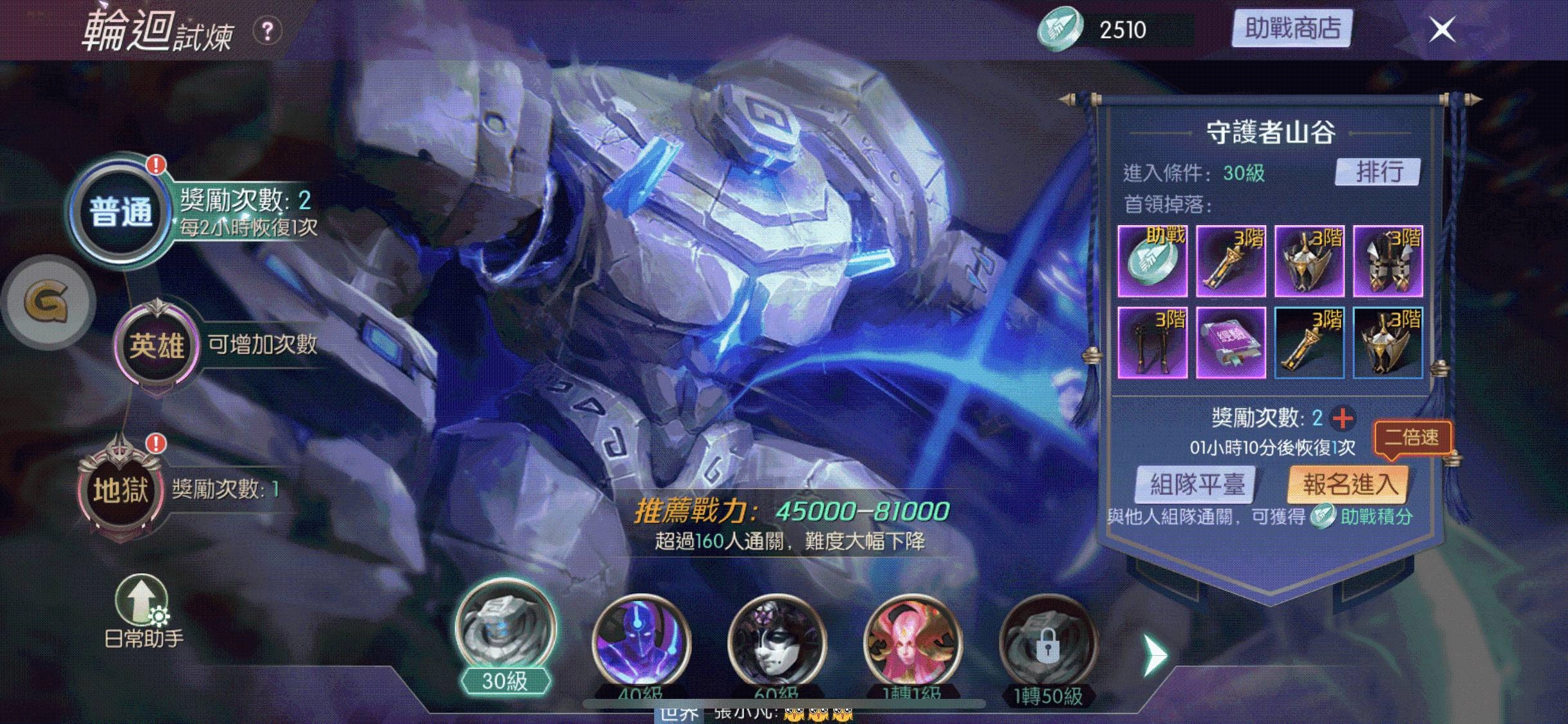1568x724 pixels.
Task: Inspect the experience book loot item
Action: point(1230,342)
